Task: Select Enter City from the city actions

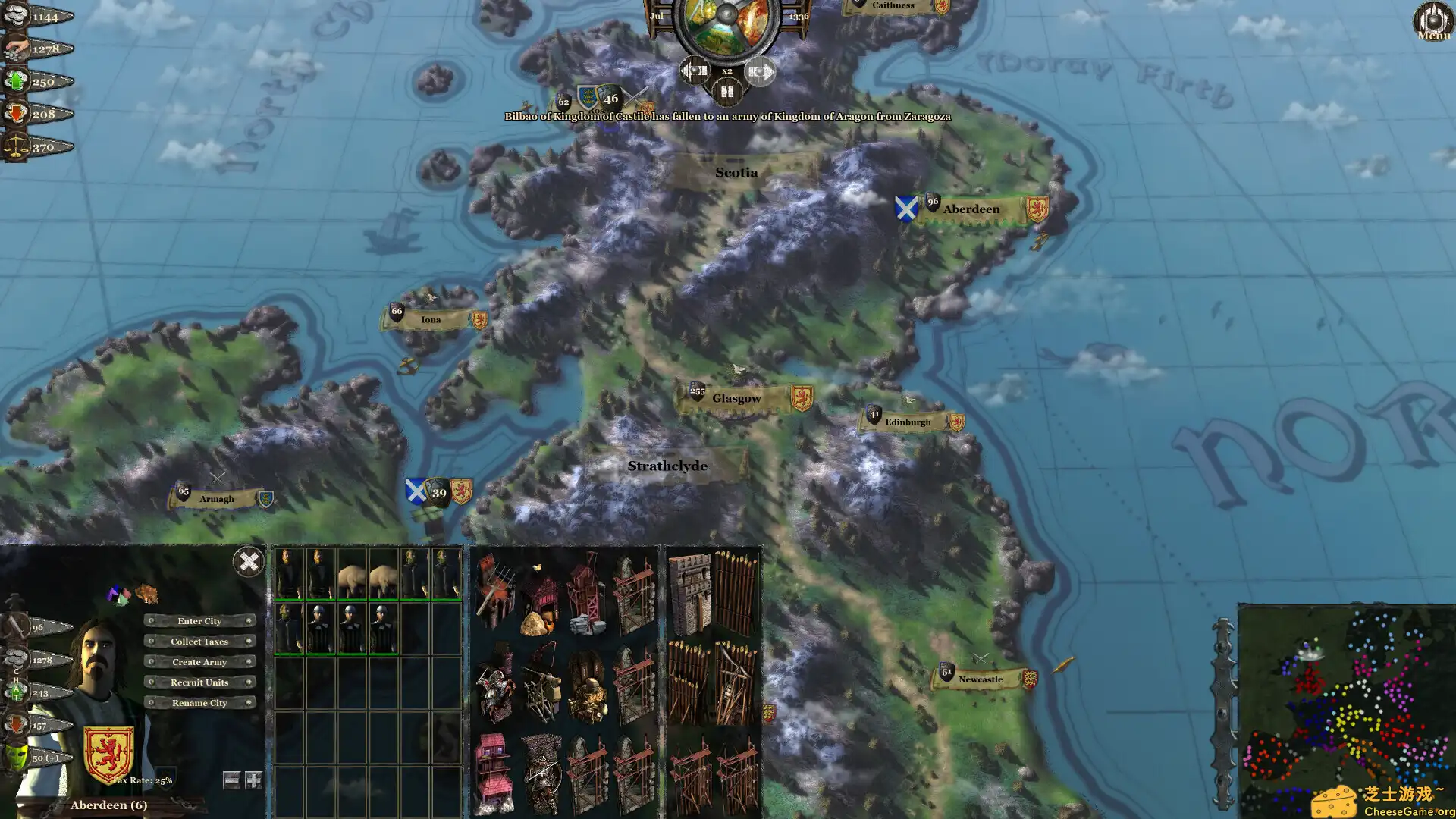Action: point(199,621)
